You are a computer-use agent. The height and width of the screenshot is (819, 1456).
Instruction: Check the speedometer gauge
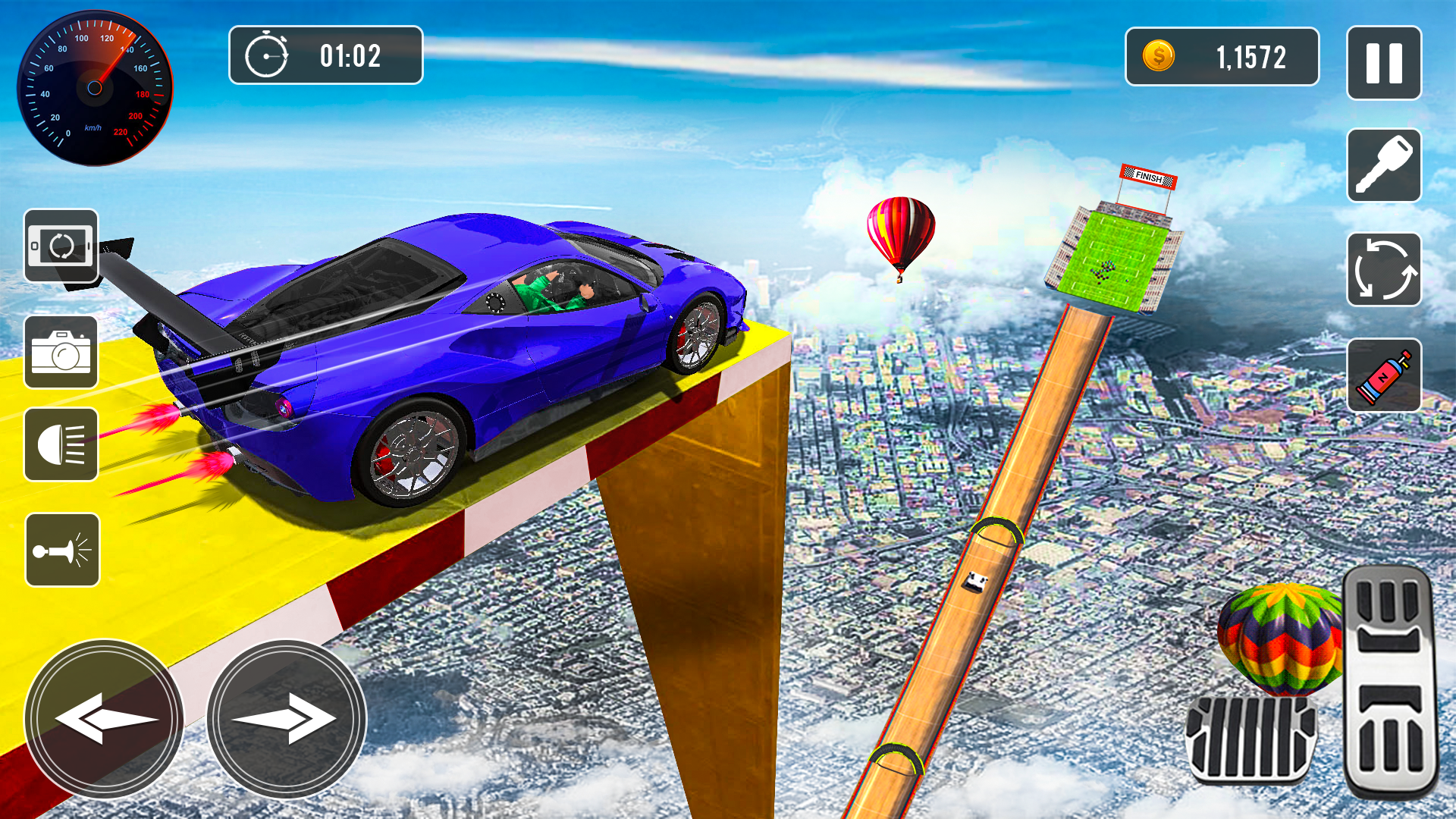tap(95, 87)
